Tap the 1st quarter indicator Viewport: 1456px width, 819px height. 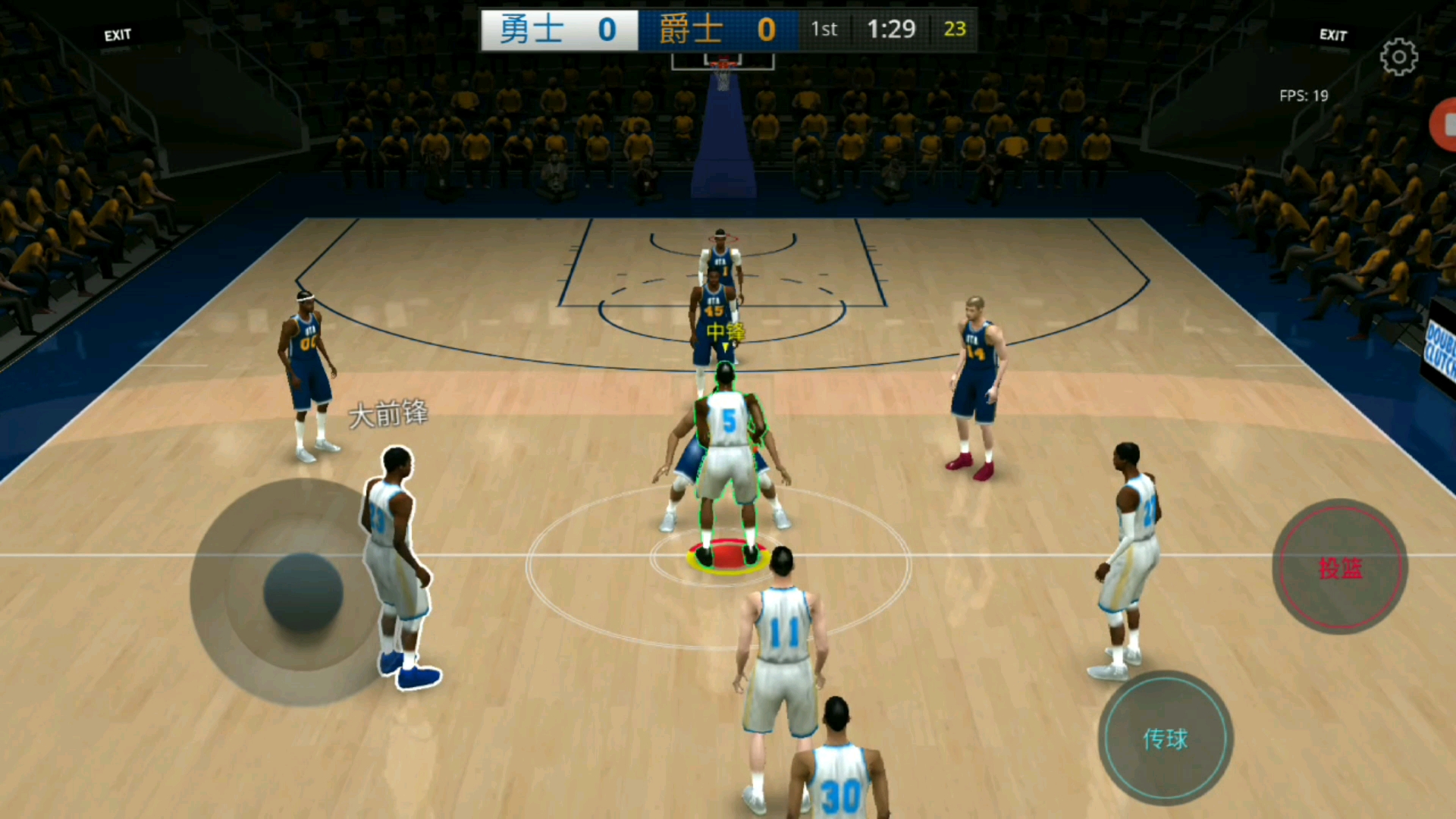[824, 29]
